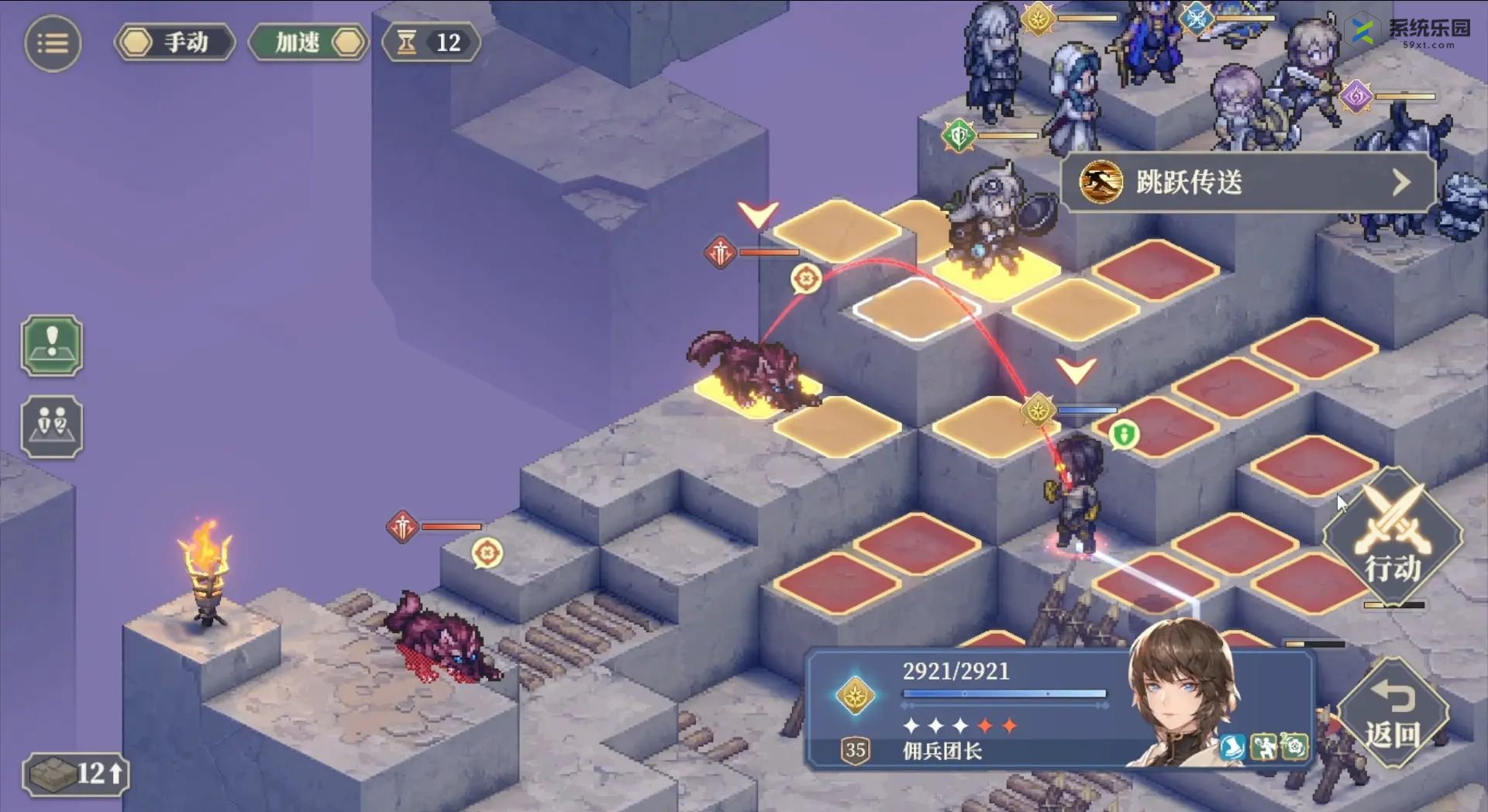Open the green exclamation map info button
1488x812 pixels.
tap(52, 346)
